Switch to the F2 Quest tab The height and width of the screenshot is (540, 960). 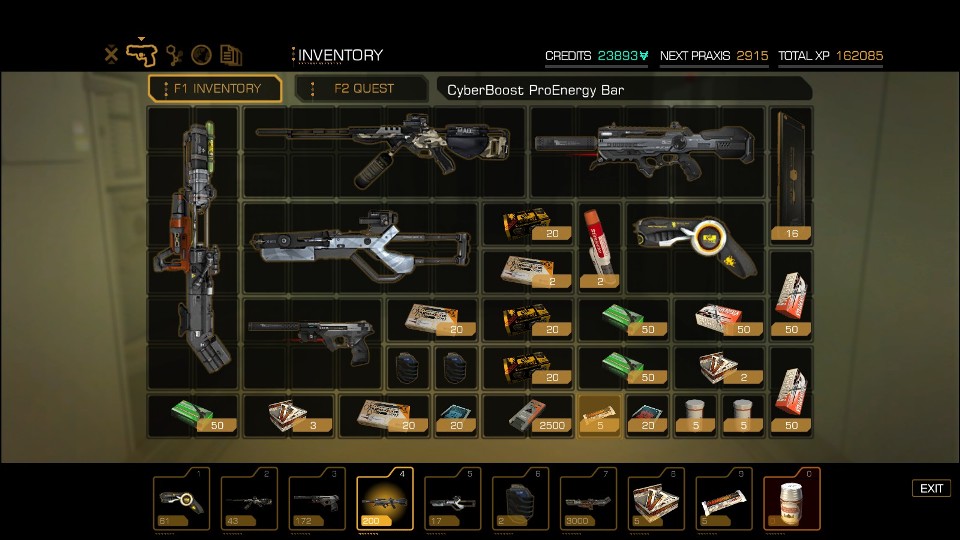[363, 88]
